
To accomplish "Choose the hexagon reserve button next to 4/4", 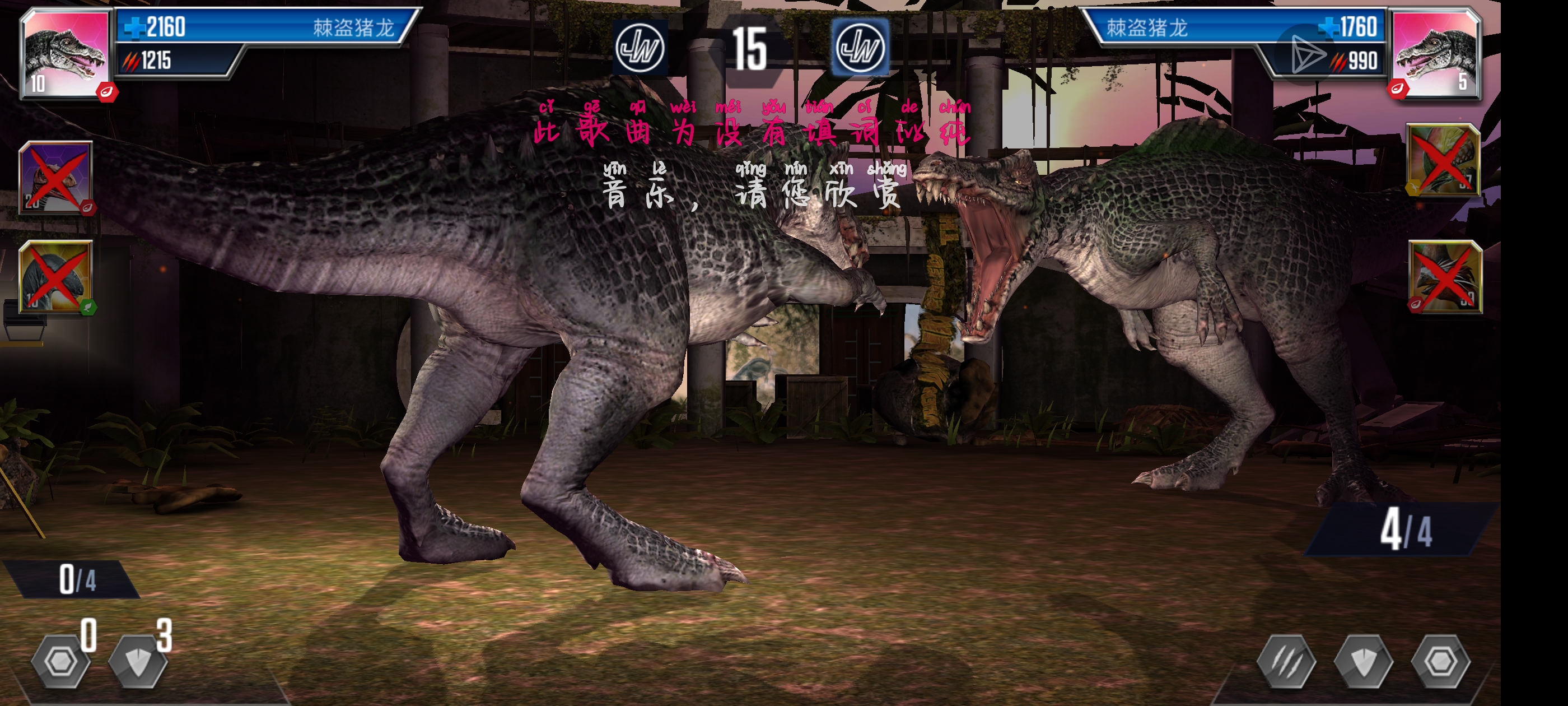I will [x=1440, y=662].
